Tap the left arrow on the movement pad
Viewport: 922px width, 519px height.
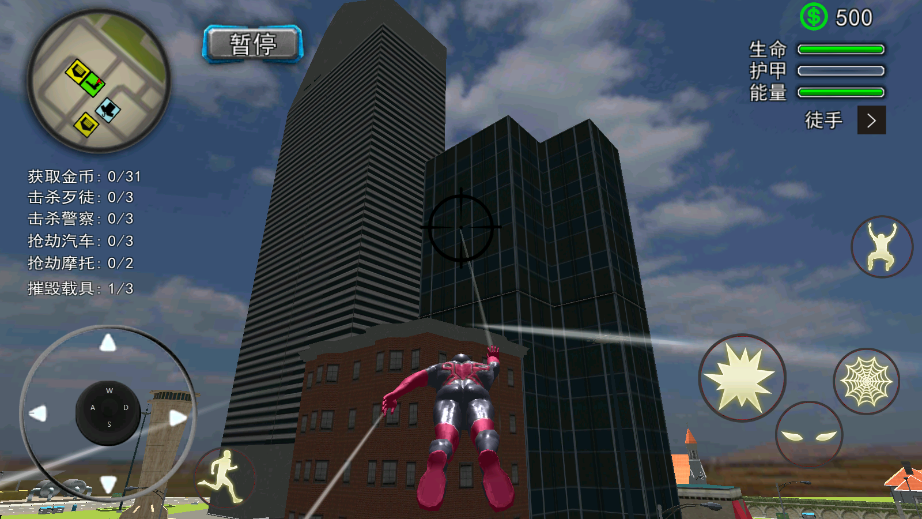coord(38,412)
